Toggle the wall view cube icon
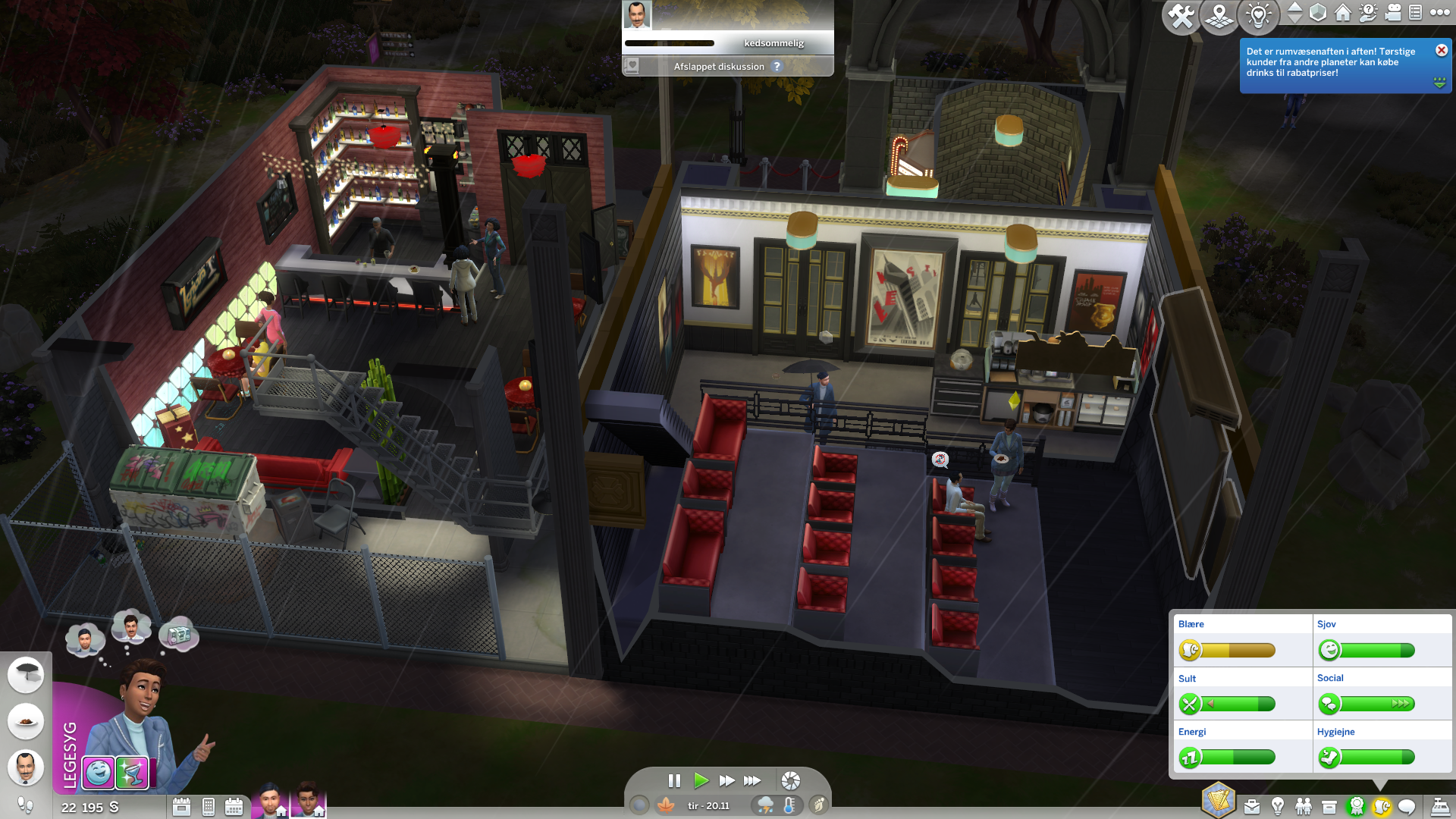Image resolution: width=1456 pixels, height=819 pixels. 1318,12
